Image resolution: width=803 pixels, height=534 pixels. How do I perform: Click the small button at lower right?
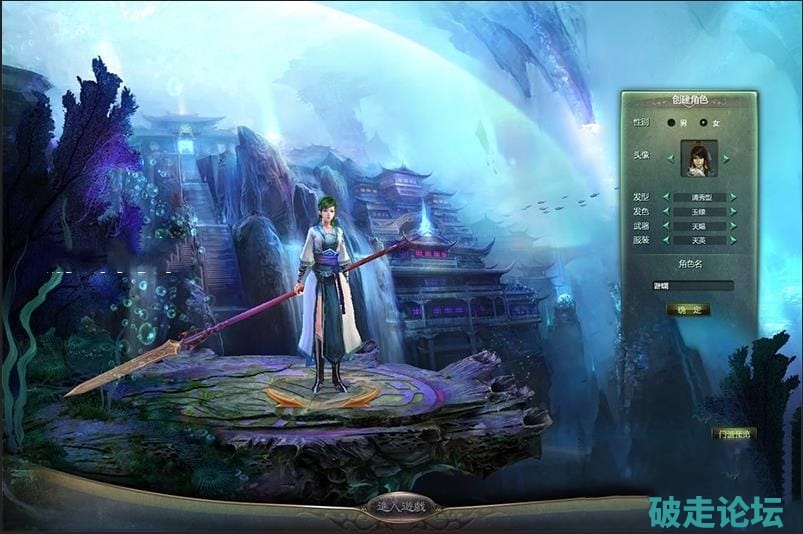[x=735, y=434]
